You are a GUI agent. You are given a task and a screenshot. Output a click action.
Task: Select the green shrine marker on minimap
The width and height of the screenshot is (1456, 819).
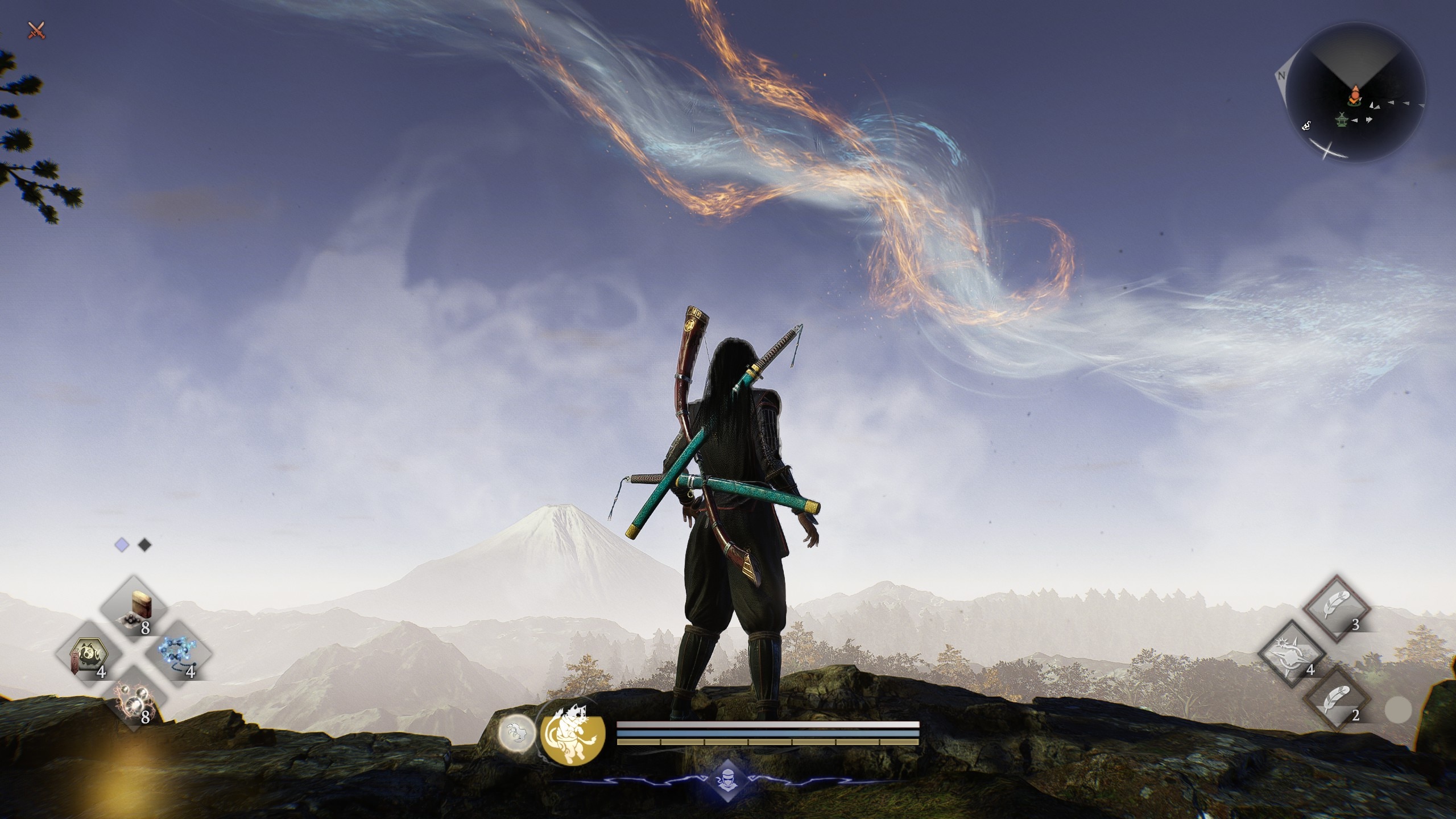[1342, 120]
